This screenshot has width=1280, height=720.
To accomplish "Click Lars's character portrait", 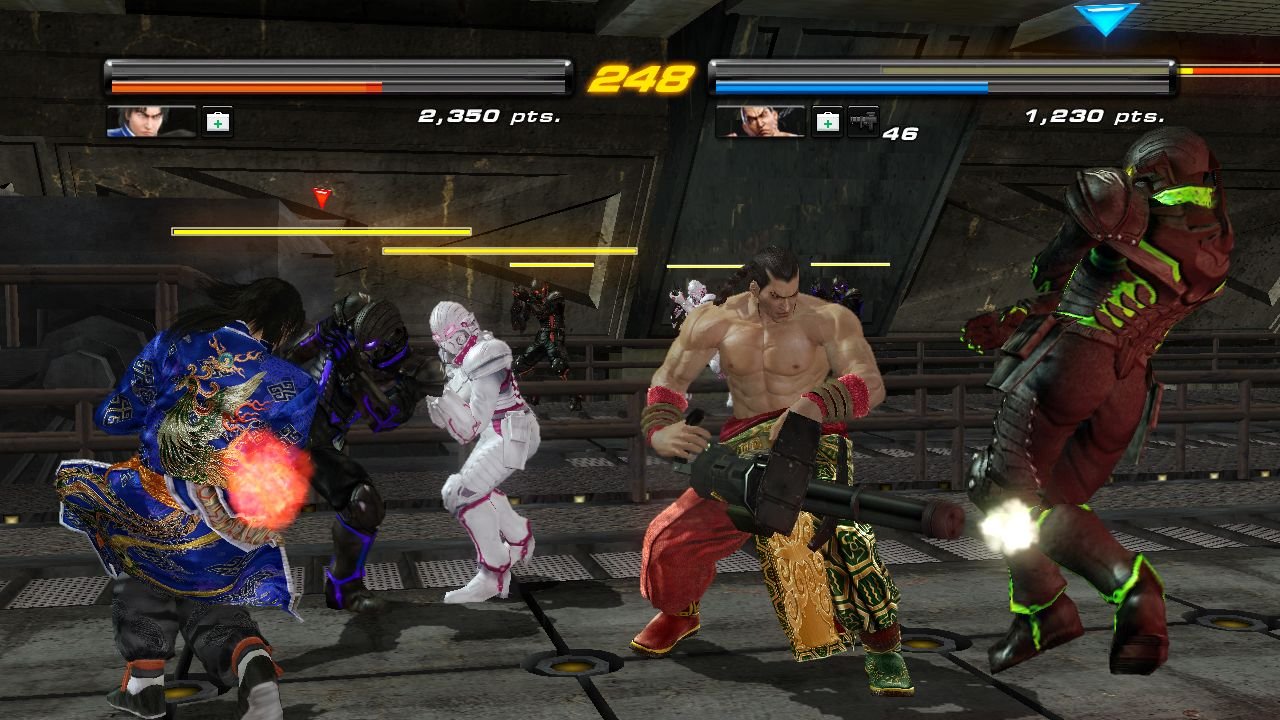I will pyautogui.click(x=150, y=122).
